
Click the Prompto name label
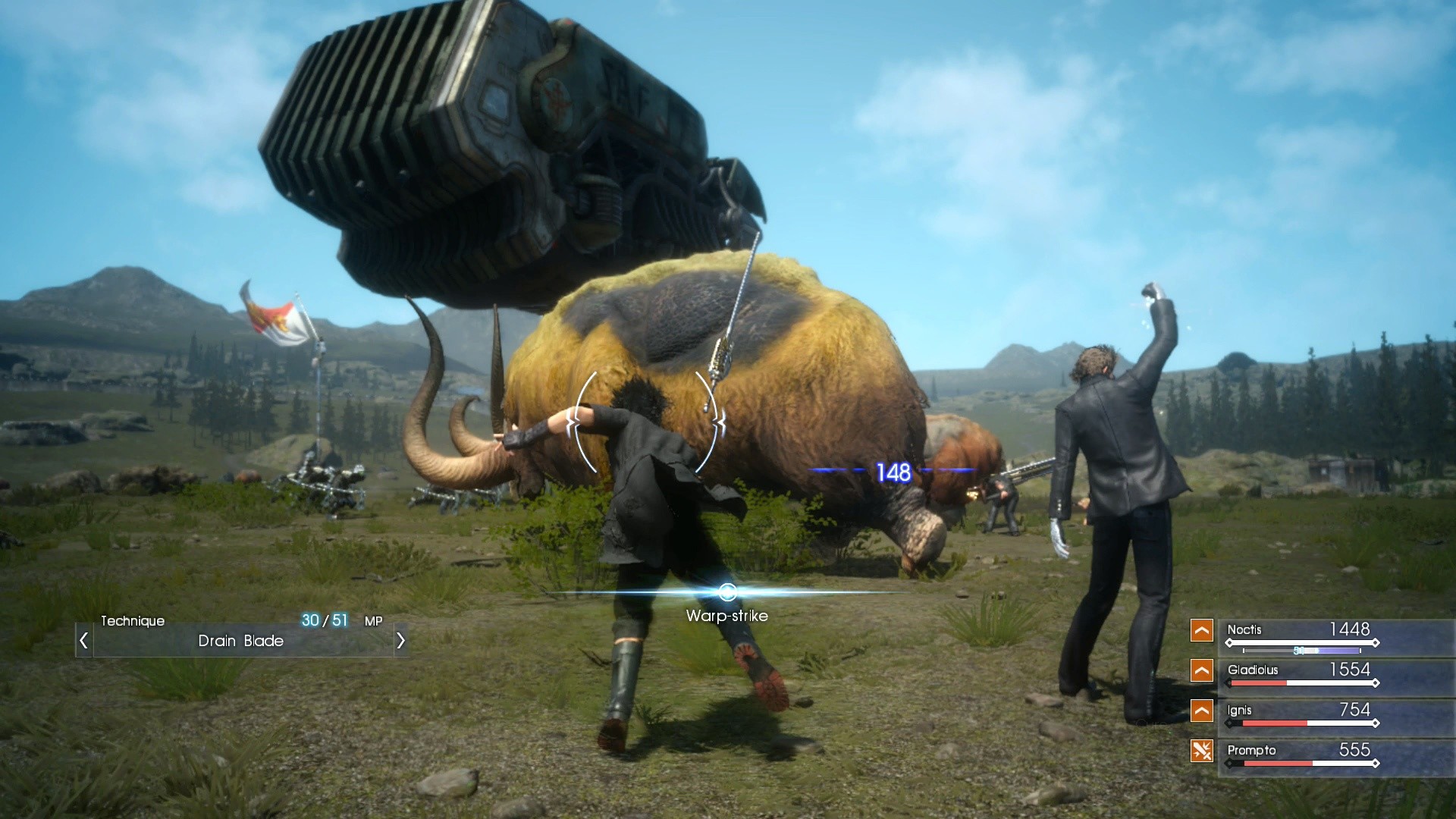tap(1251, 750)
